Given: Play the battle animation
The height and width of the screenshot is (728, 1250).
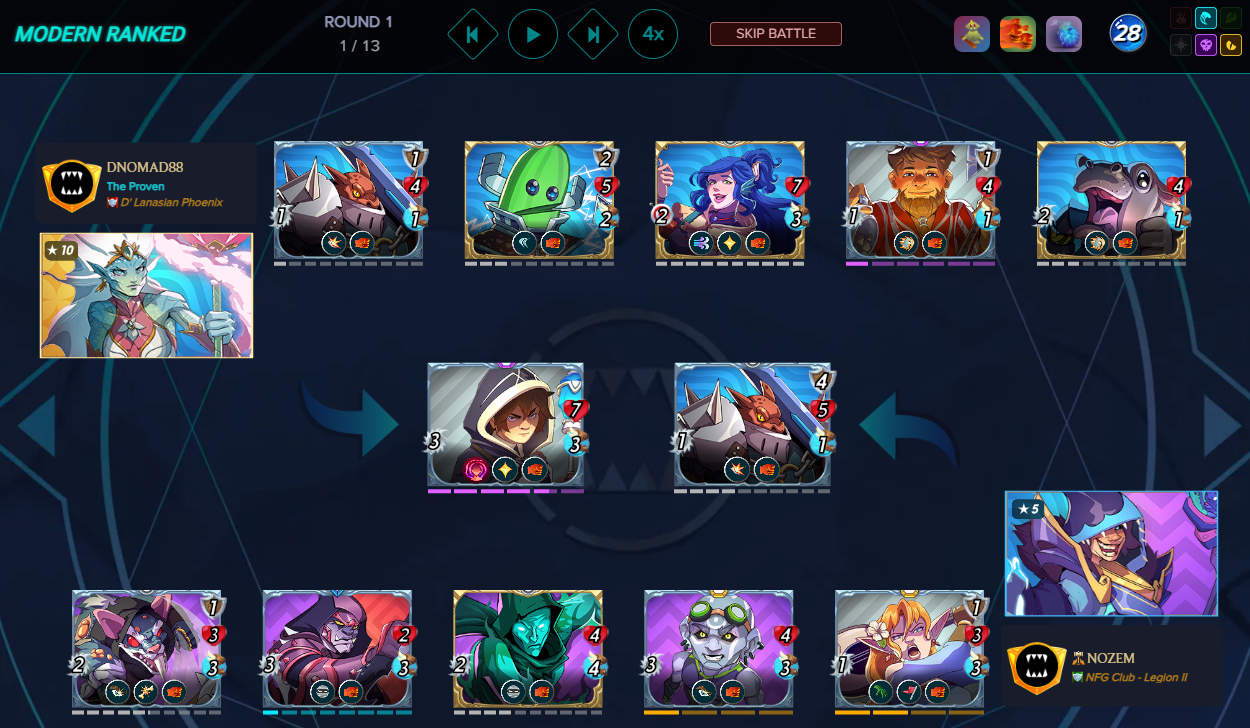Looking at the screenshot, I should tap(533, 35).
